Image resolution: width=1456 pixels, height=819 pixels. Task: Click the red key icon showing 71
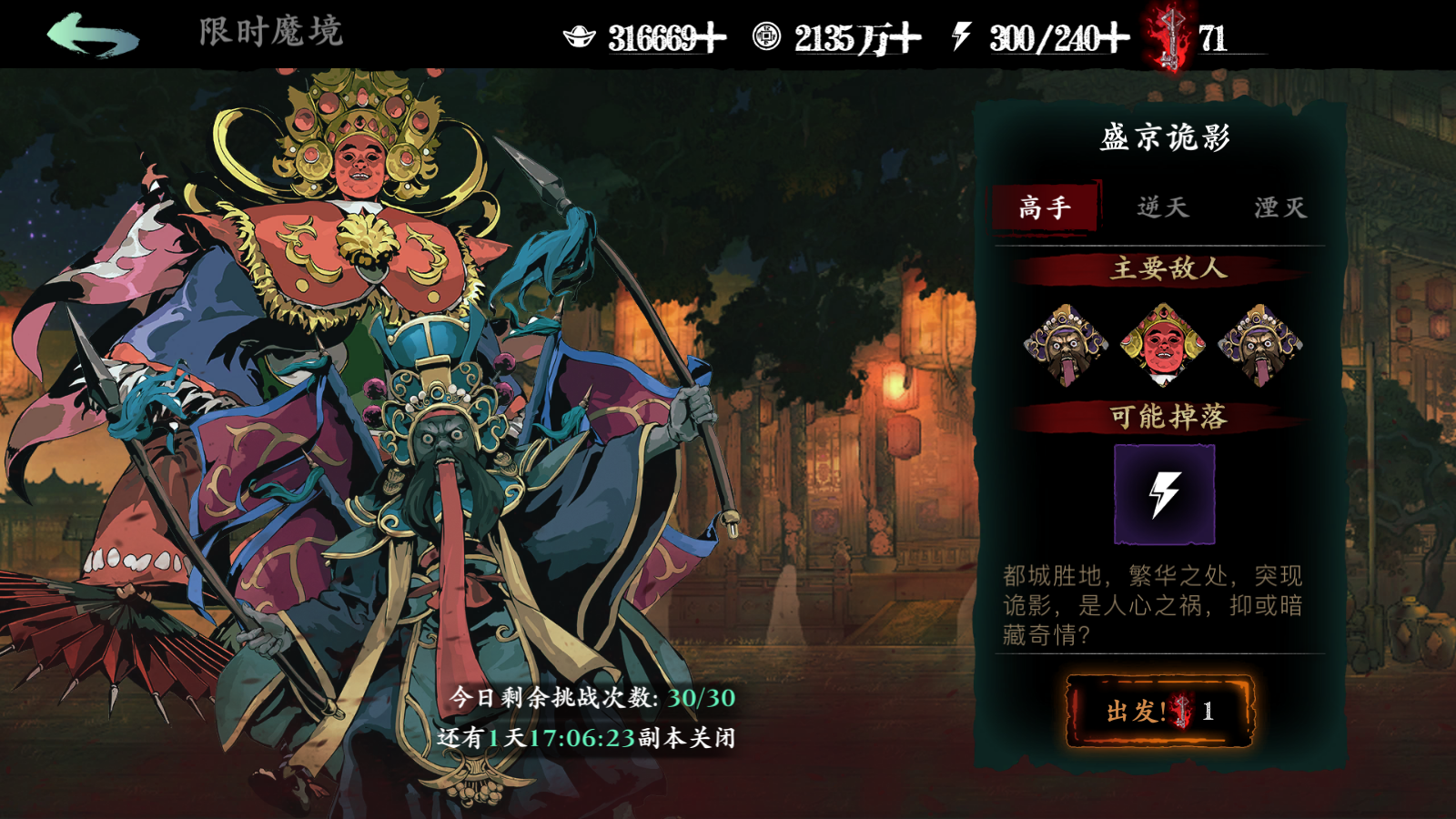pos(1174,36)
